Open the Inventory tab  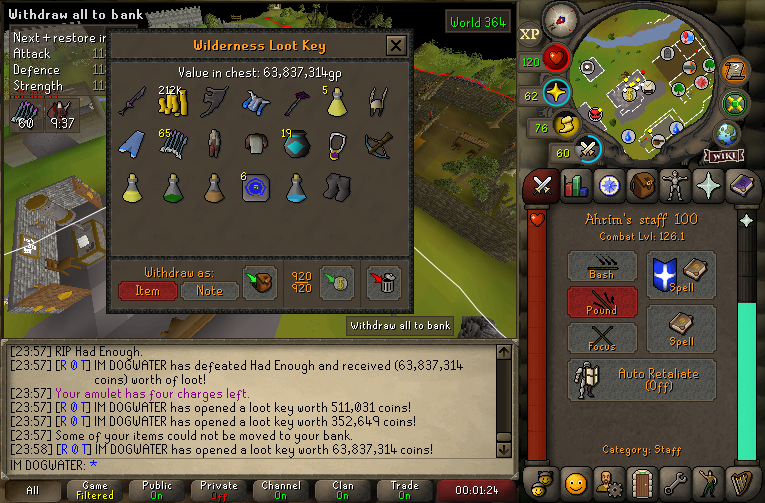coord(642,185)
